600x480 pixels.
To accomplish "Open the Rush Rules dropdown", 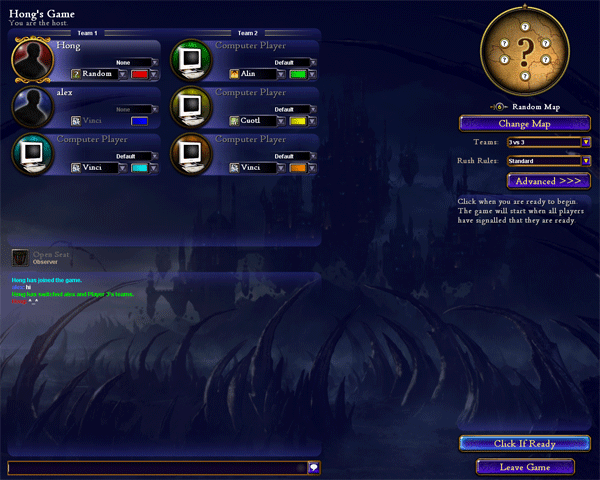I will coord(549,160).
